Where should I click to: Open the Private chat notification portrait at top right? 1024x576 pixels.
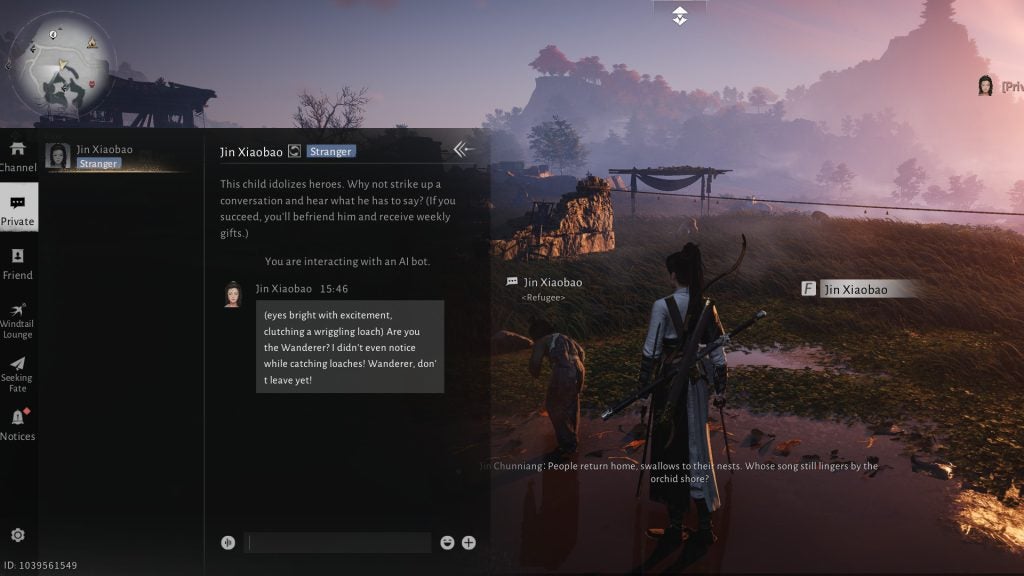click(x=985, y=86)
